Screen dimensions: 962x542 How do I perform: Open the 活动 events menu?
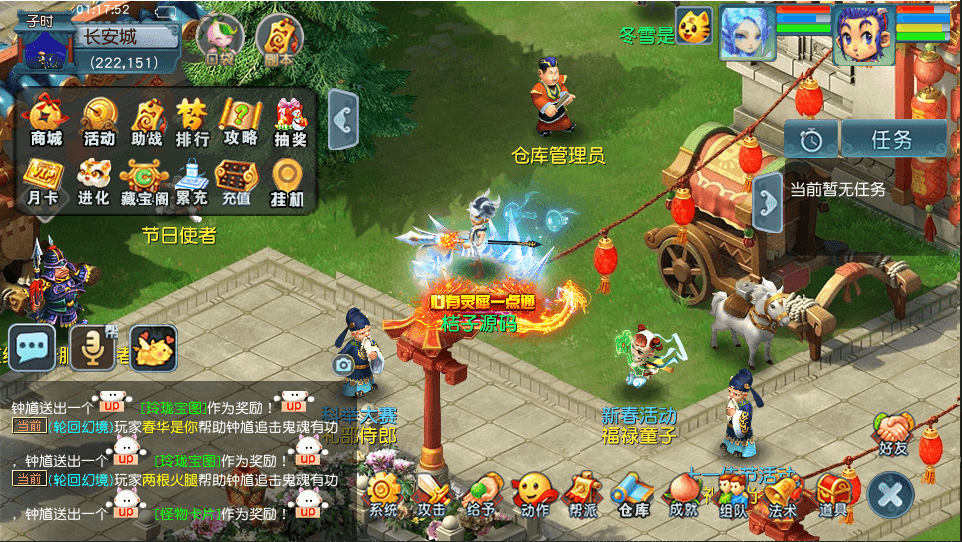point(99,121)
